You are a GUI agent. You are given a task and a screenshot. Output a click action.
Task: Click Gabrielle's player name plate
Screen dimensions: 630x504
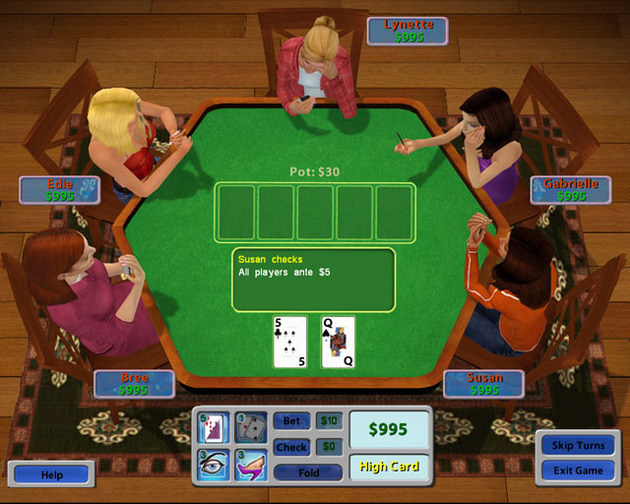pos(570,190)
